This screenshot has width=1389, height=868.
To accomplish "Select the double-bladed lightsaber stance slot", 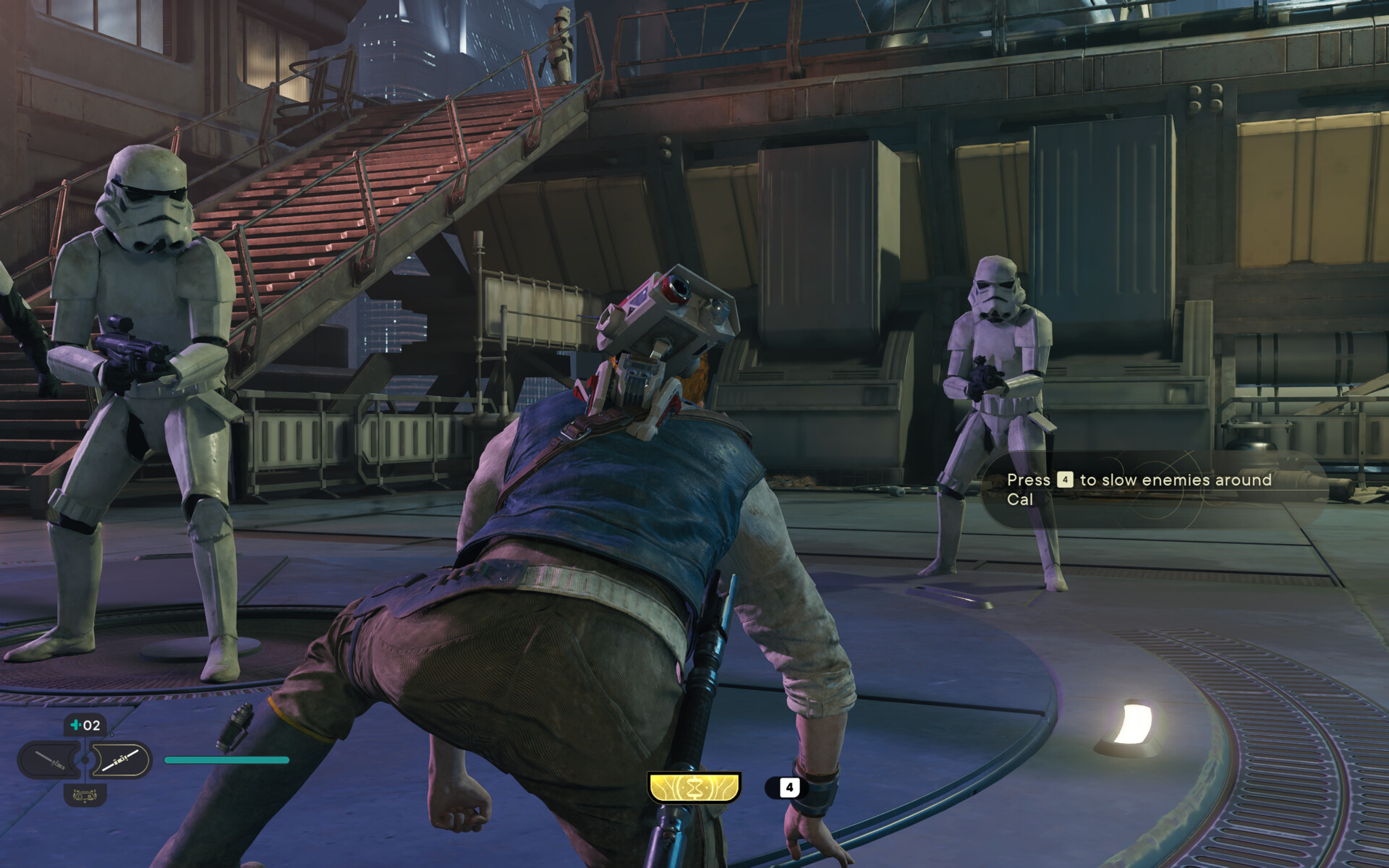I will pos(119,760).
